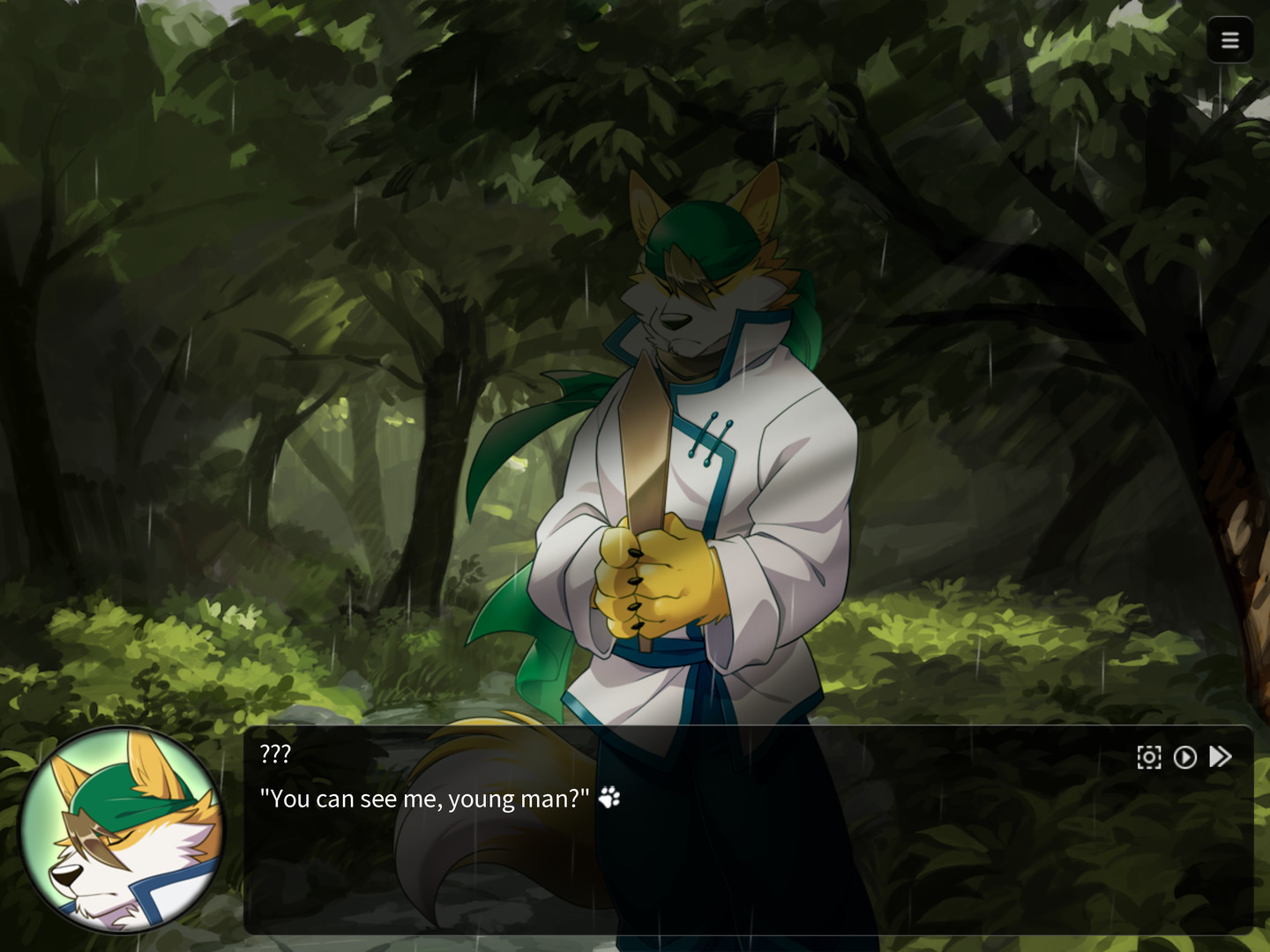This screenshot has height=952, width=1270.
Task: Click the paw print continue indicator
Action: tap(609, 798)
